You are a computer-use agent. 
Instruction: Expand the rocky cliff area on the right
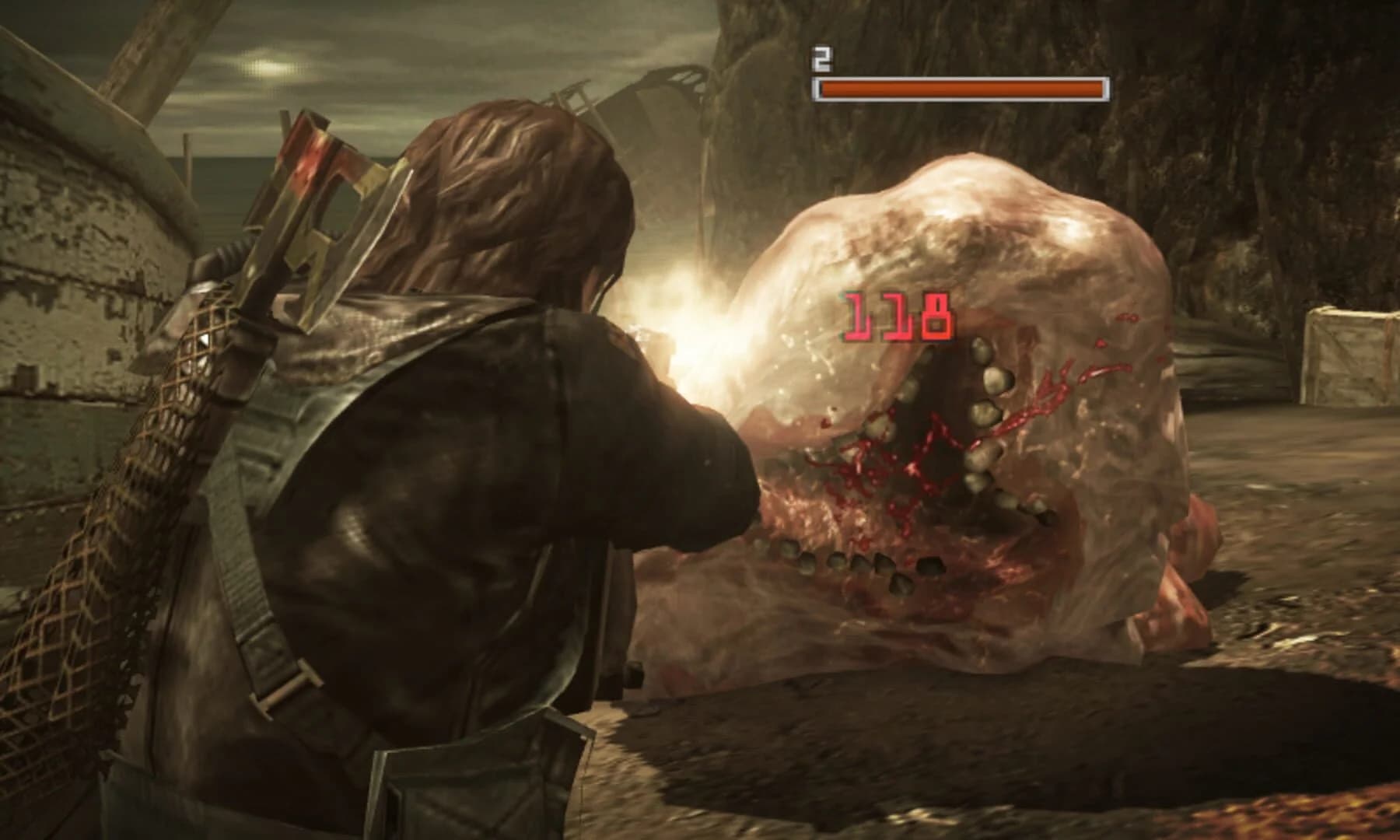pos(1244,156)
